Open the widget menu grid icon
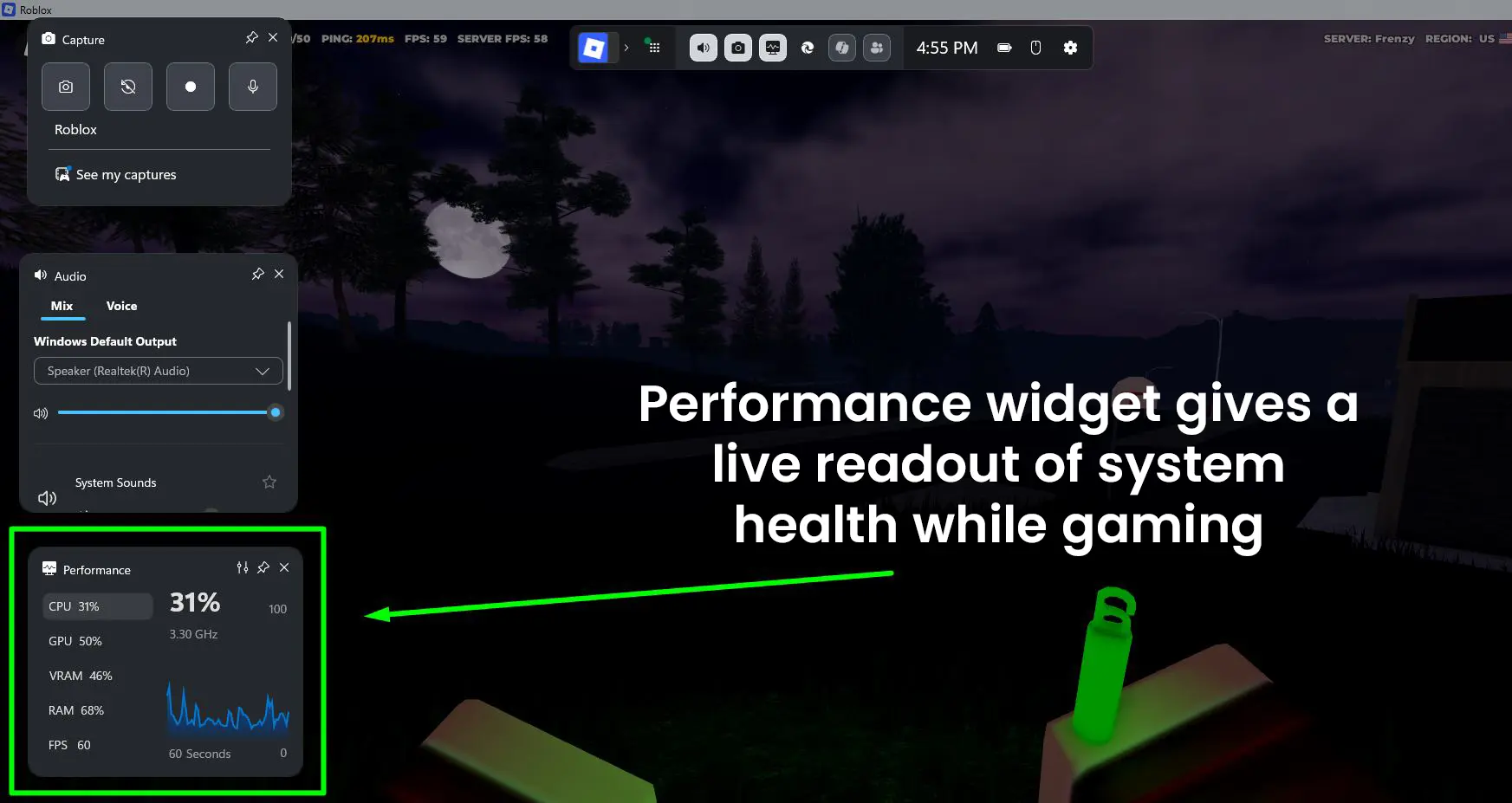 click(653, 48)
